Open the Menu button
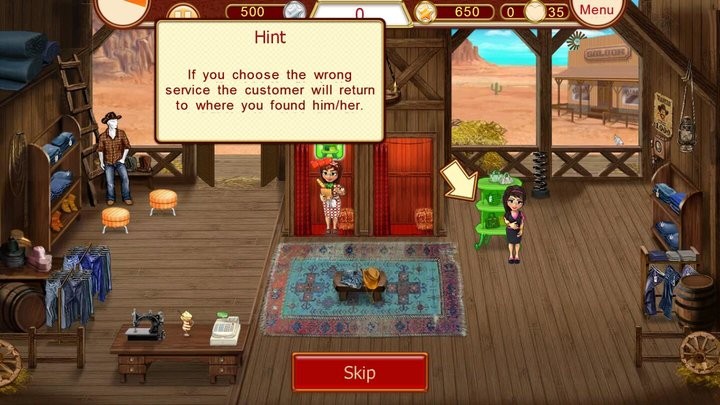720x405 pixels. point(597,11)
